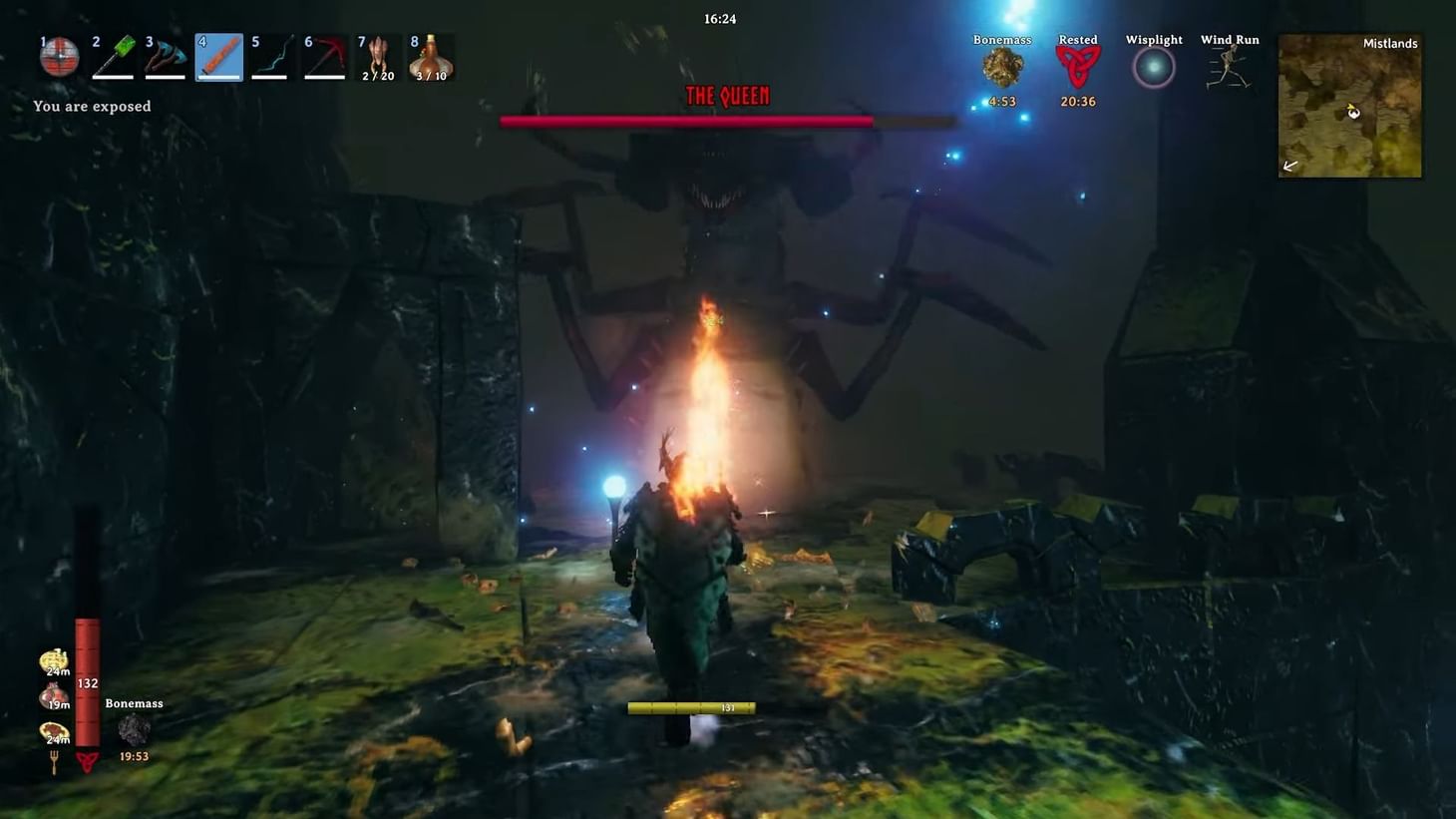Select the round shield in hotbar slot 1
Viewport: 1456px width, 819px height.
59,56
